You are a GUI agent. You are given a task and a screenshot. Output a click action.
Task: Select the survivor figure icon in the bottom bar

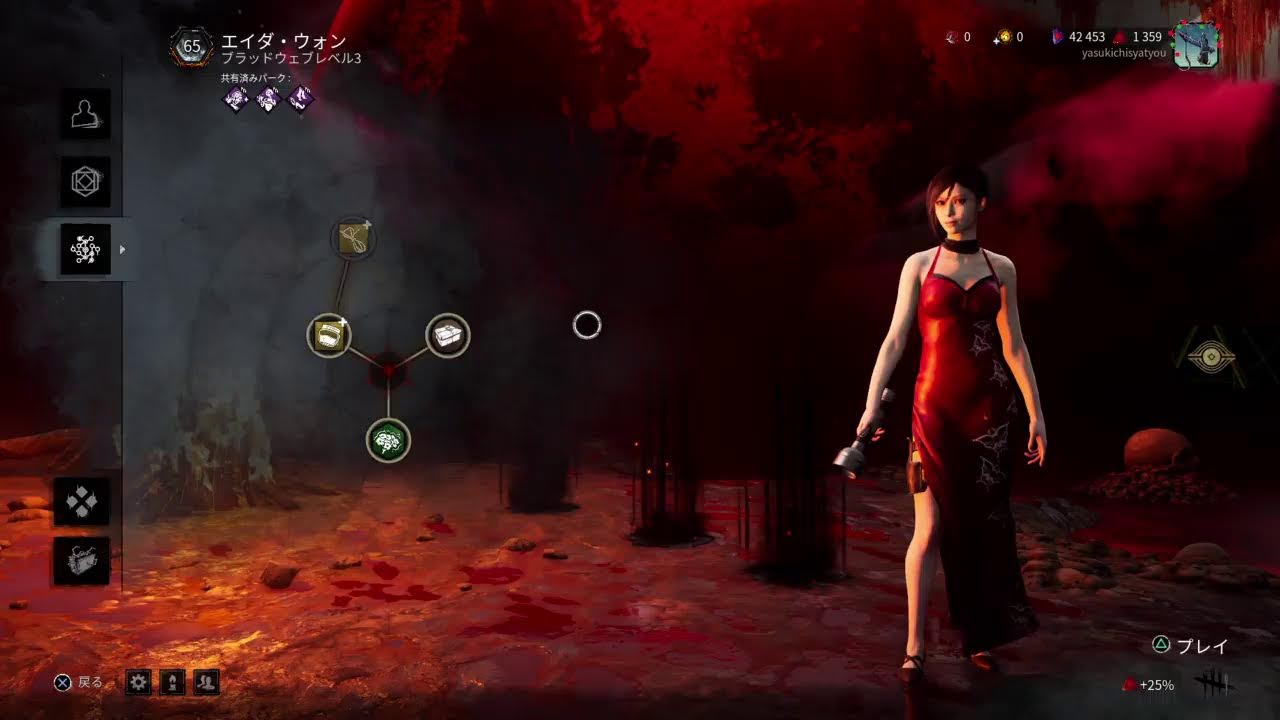click(172, 683)
